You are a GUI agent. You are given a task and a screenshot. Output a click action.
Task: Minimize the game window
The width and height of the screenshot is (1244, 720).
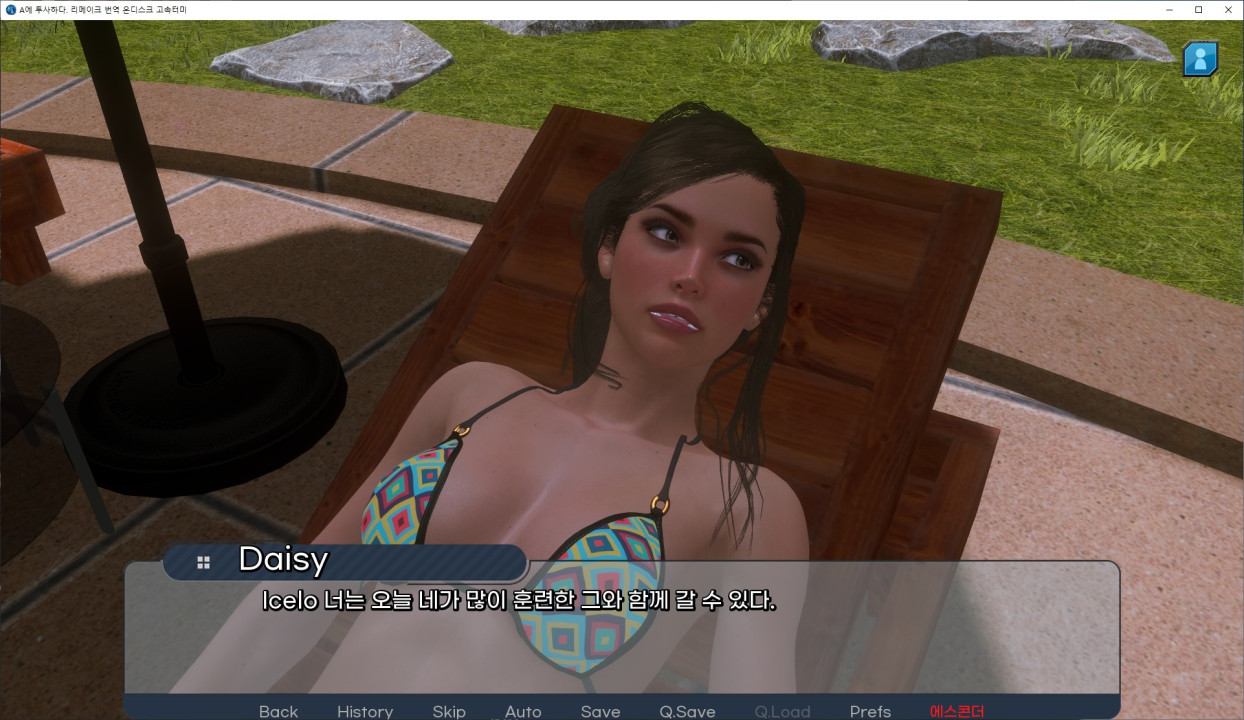1169,10
